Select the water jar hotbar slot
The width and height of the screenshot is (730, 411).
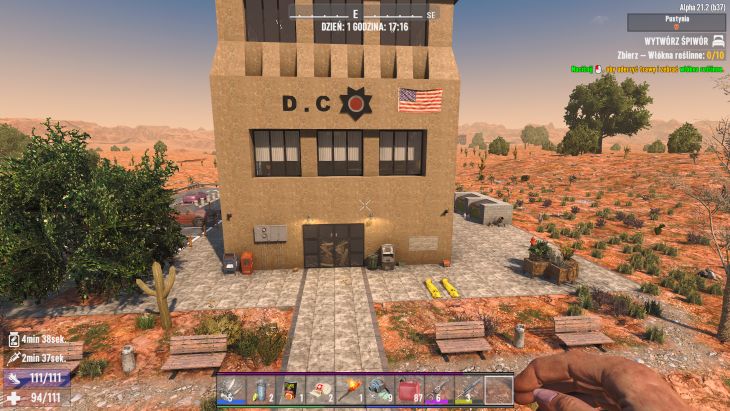[262, 389]
